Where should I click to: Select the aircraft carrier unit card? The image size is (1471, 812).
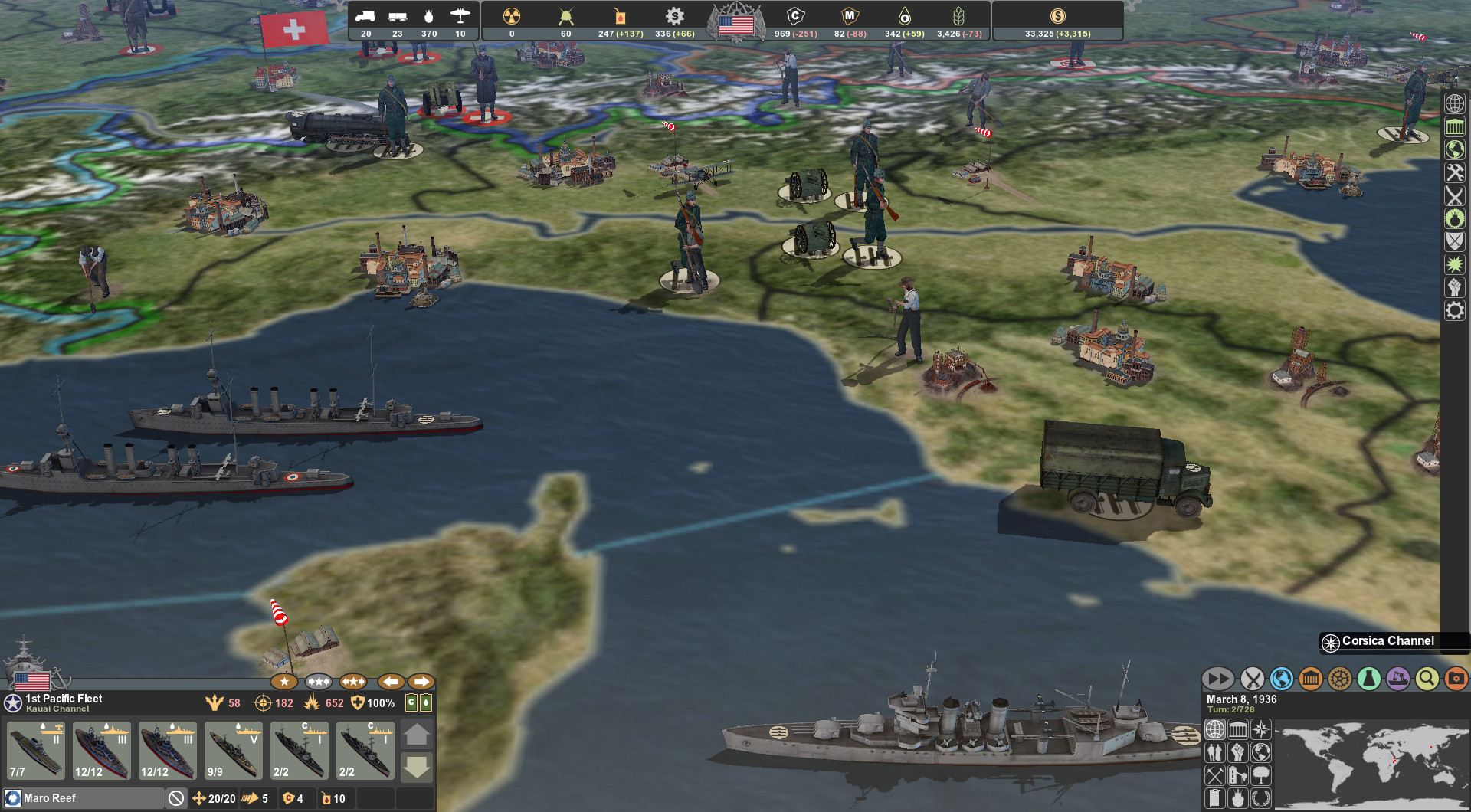point(36,751)
